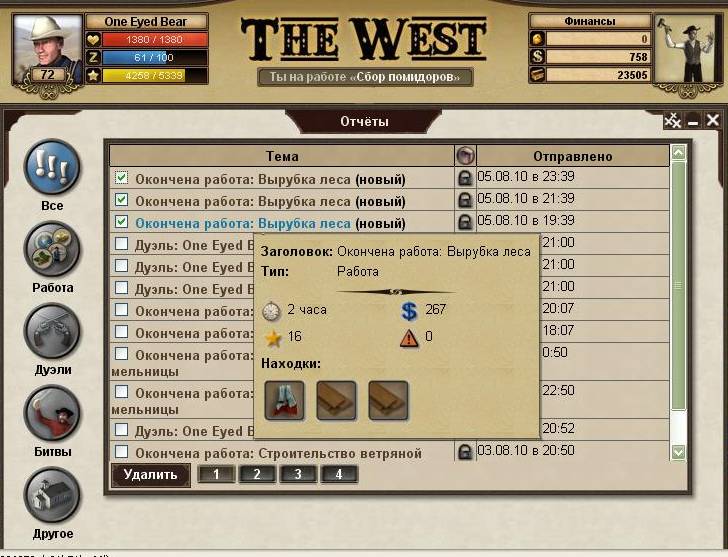728x557 pixels.
Task: Open the highlighted Вырубка леса report from 19:39
Action: click(x=243, y=223)
